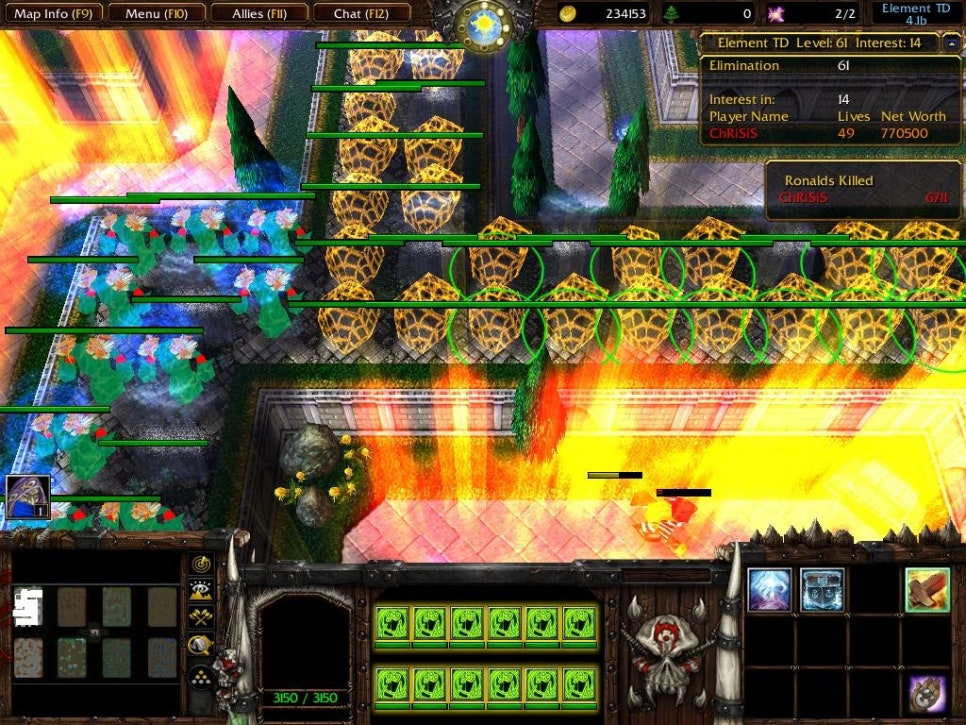
Task: Activate the blue glowing figure ability
Action: pos(770,590)
